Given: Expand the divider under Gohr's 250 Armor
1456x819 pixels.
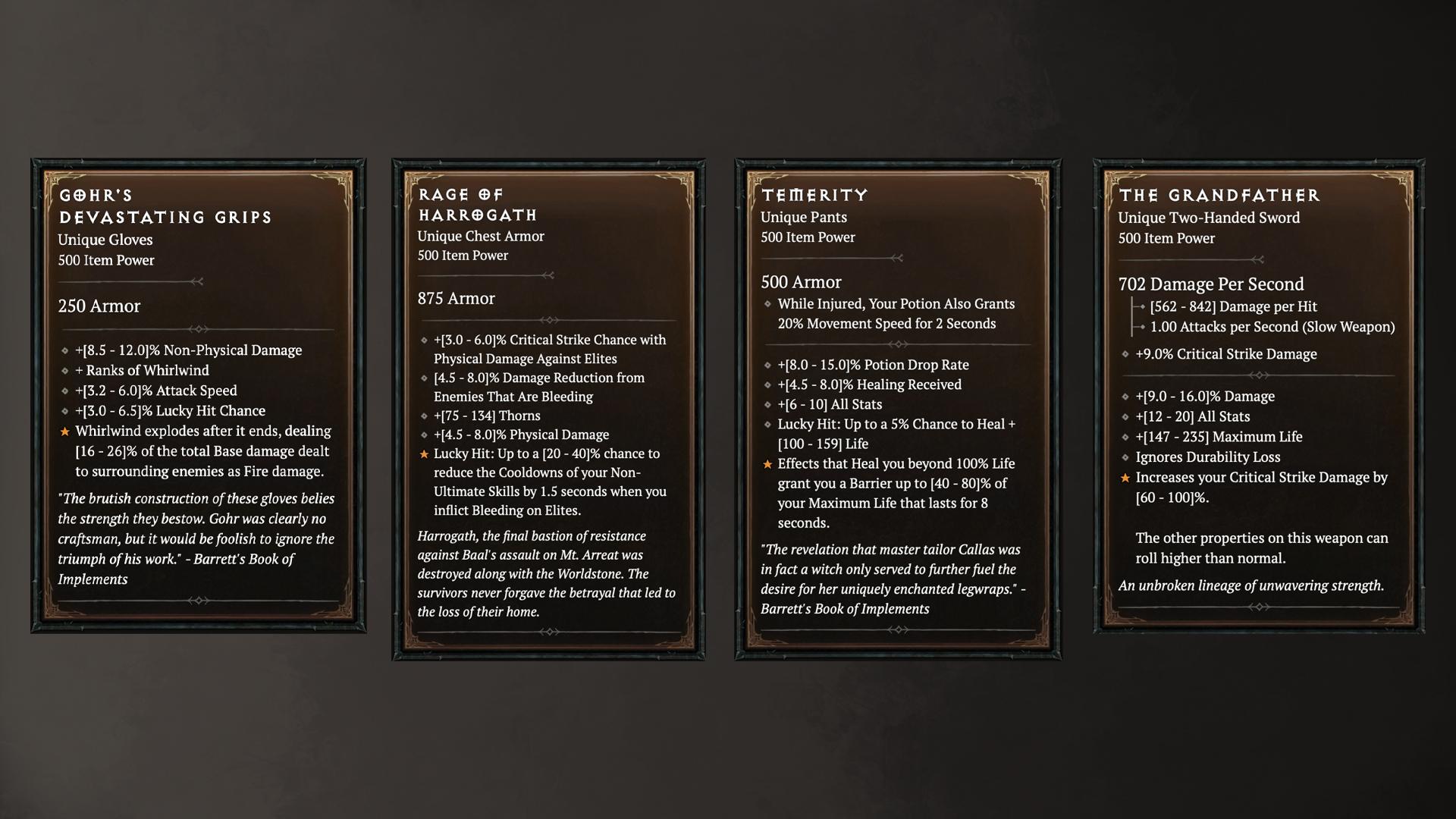Looking at the screenshot, I should tap(199, 328).
